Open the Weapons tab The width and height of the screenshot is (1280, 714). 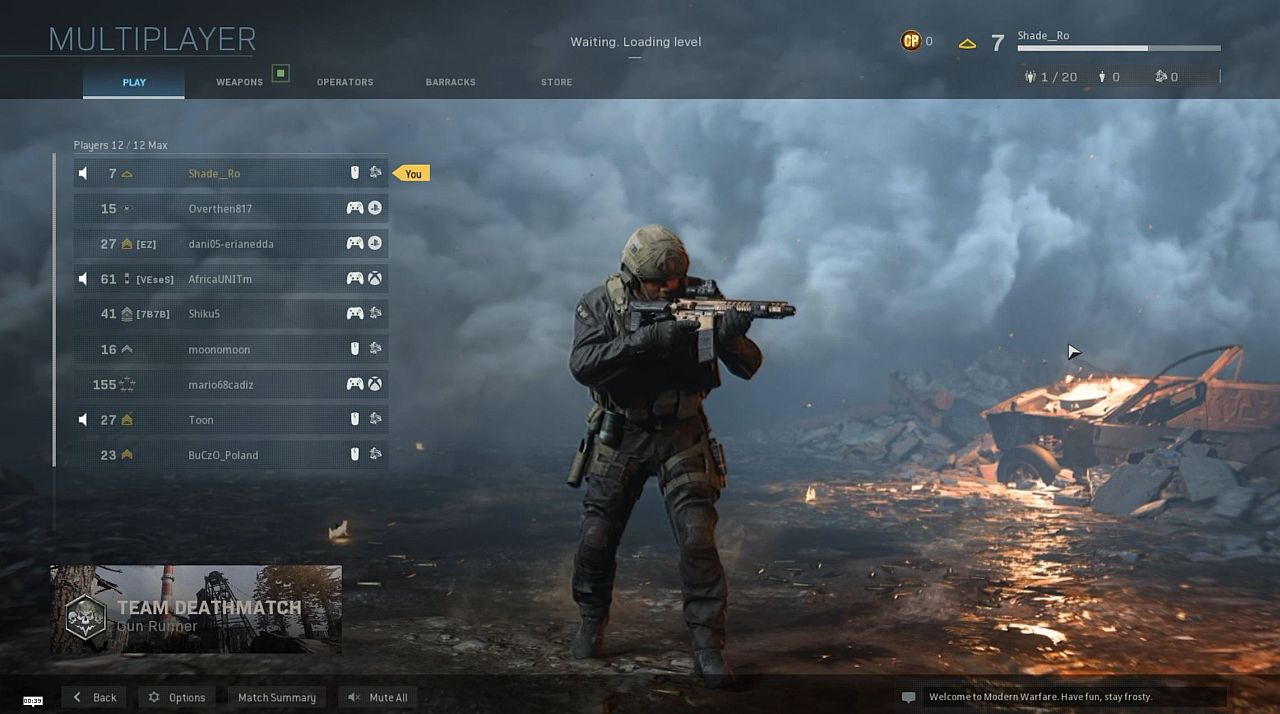point(239,82)
